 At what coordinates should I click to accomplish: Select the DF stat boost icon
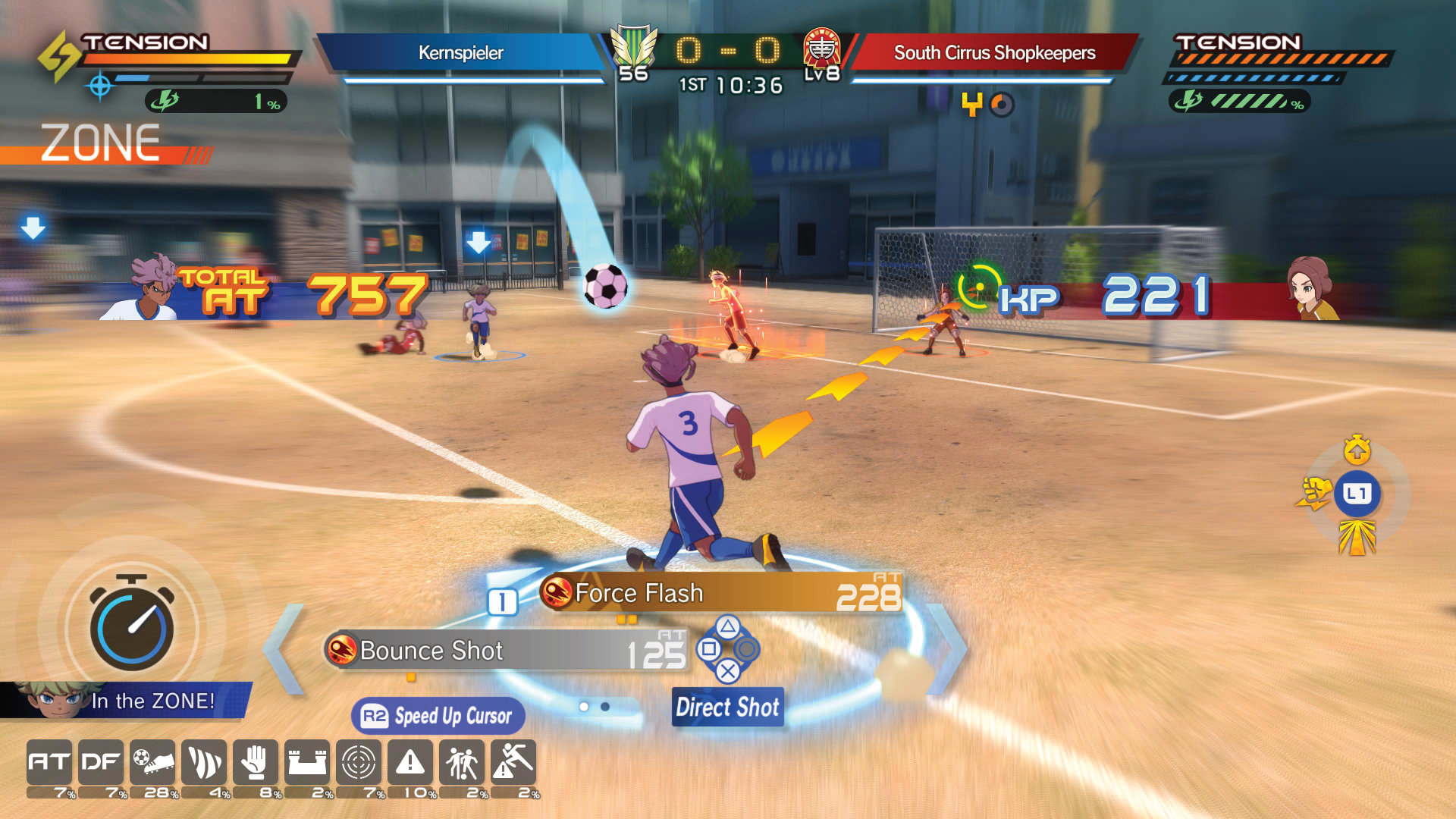pos(101,762)
